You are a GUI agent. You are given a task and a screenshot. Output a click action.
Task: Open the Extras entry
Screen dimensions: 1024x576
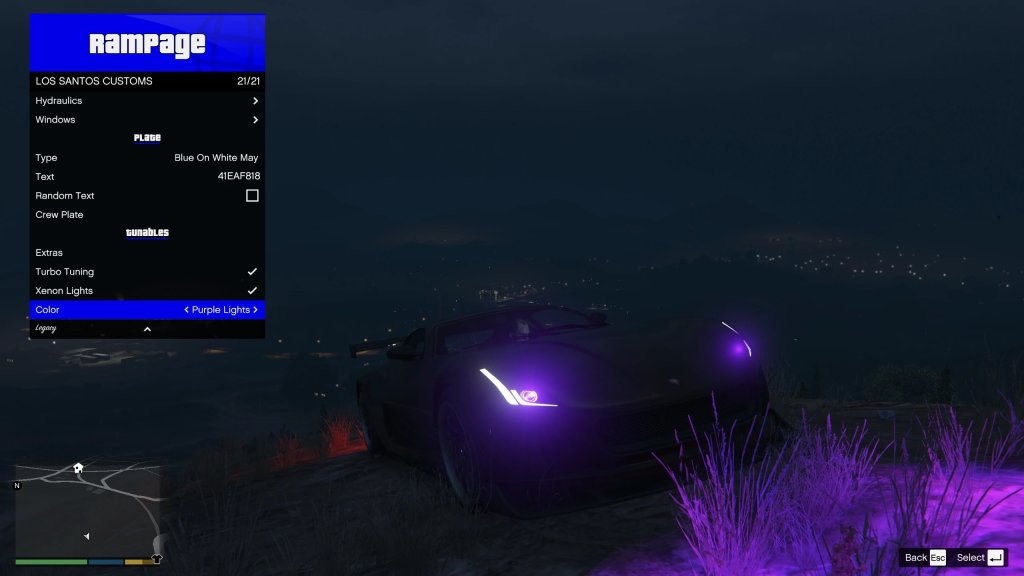[147, 253]
